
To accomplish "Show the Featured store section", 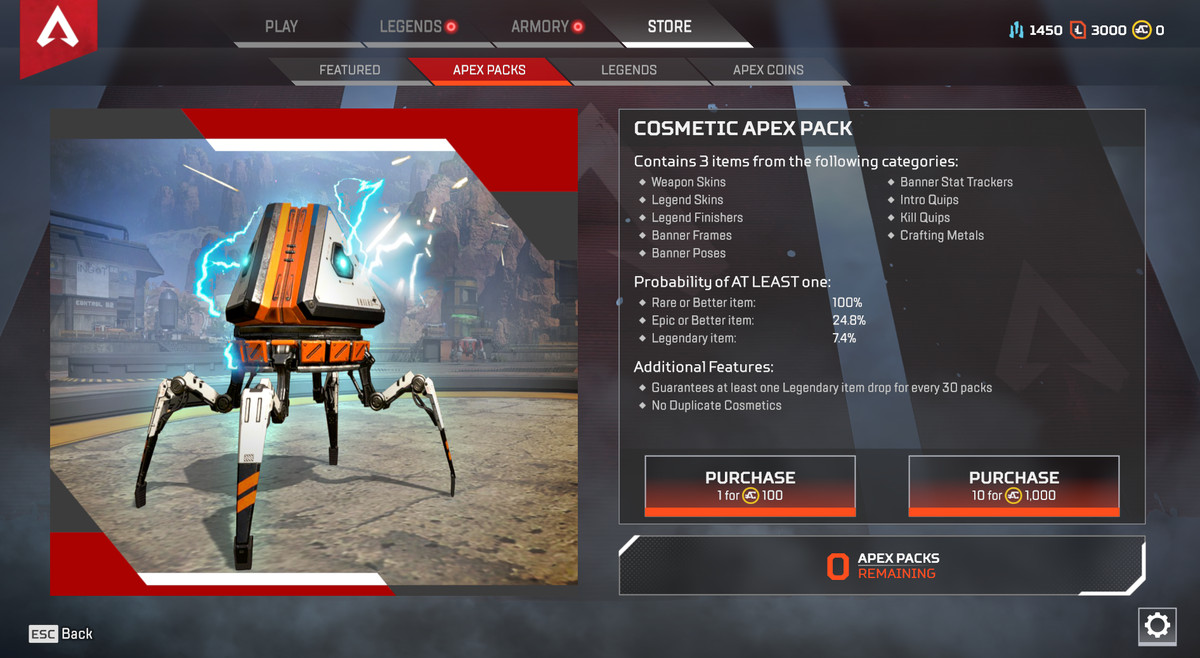I will [x=349, y=70].
